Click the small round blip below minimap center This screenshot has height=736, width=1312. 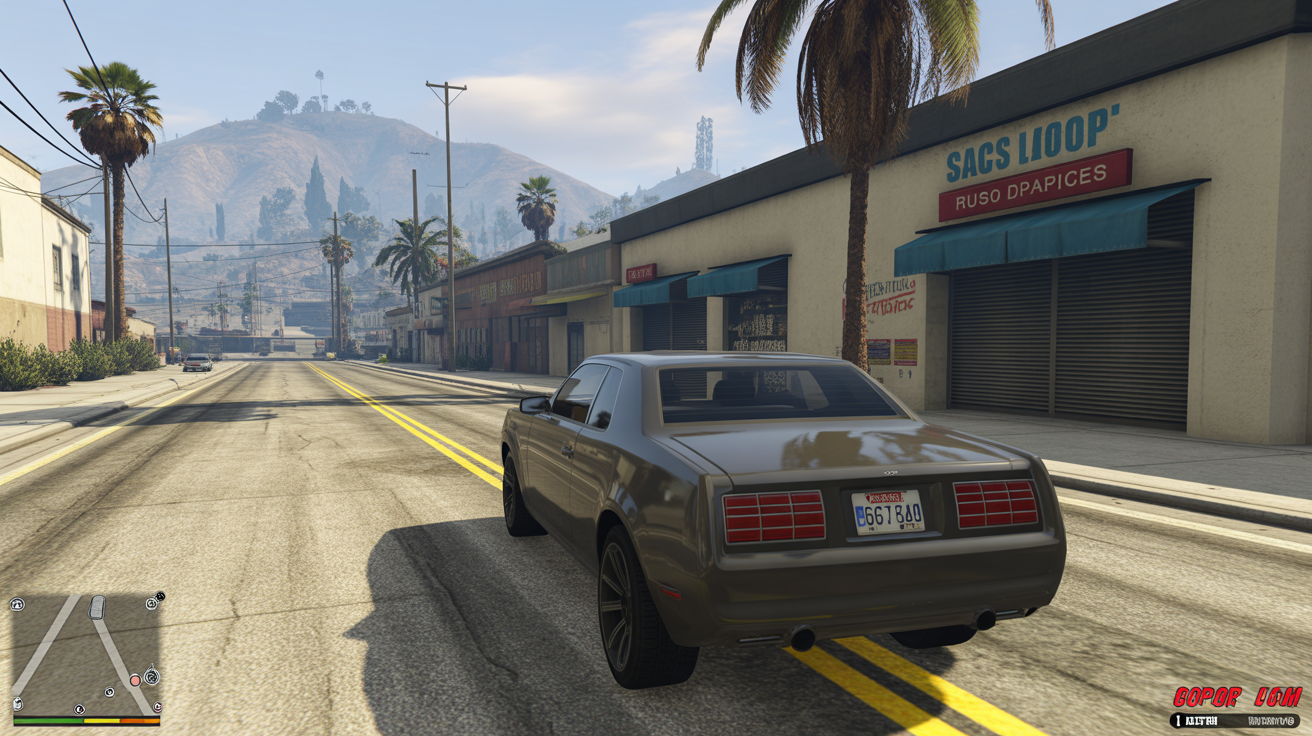[x=110, y=691]
